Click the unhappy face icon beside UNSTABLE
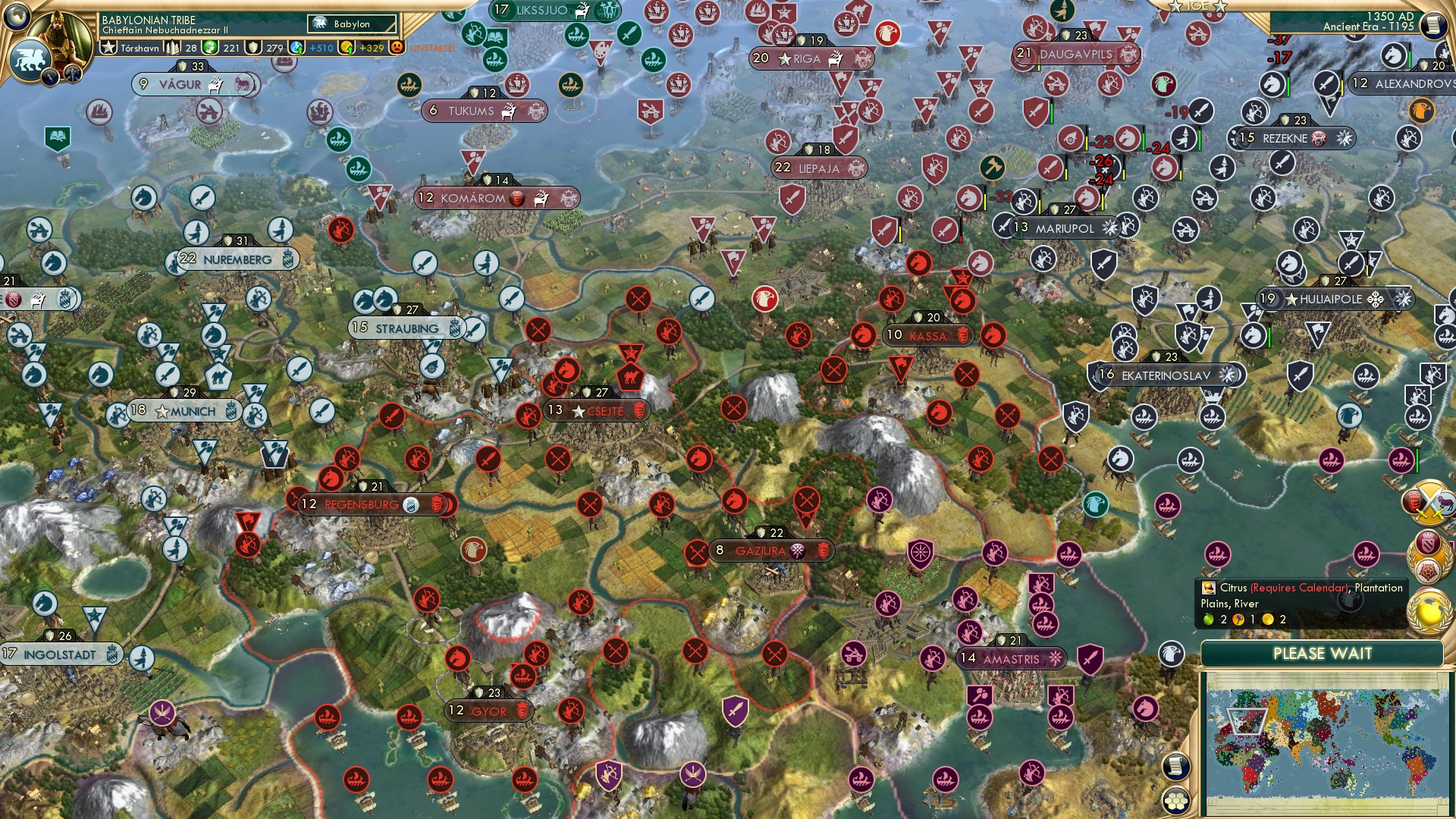Screen dimensions: 1456x819 [395, 48]
